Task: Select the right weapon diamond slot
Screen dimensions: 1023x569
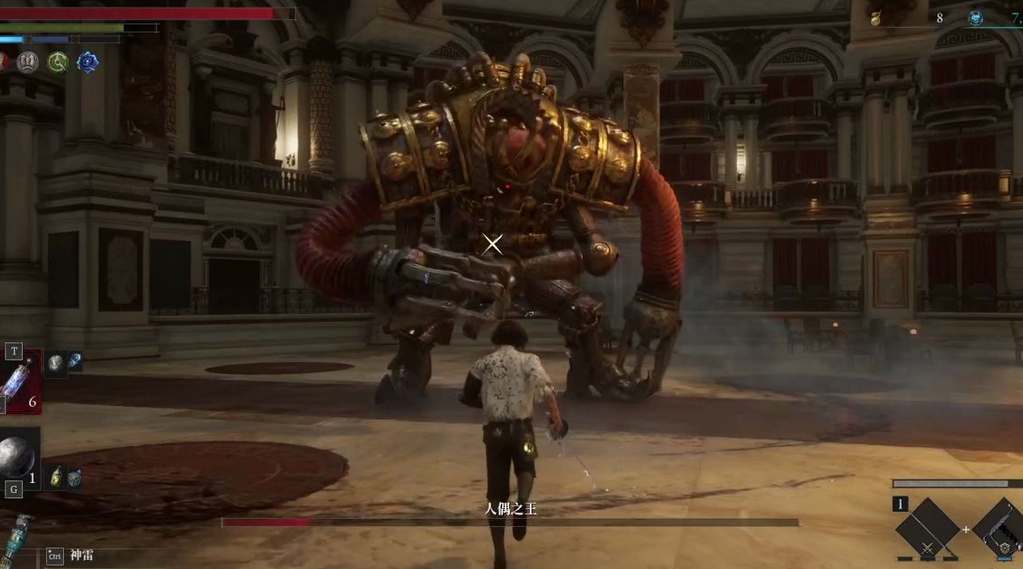Action: click(1003, 530)
